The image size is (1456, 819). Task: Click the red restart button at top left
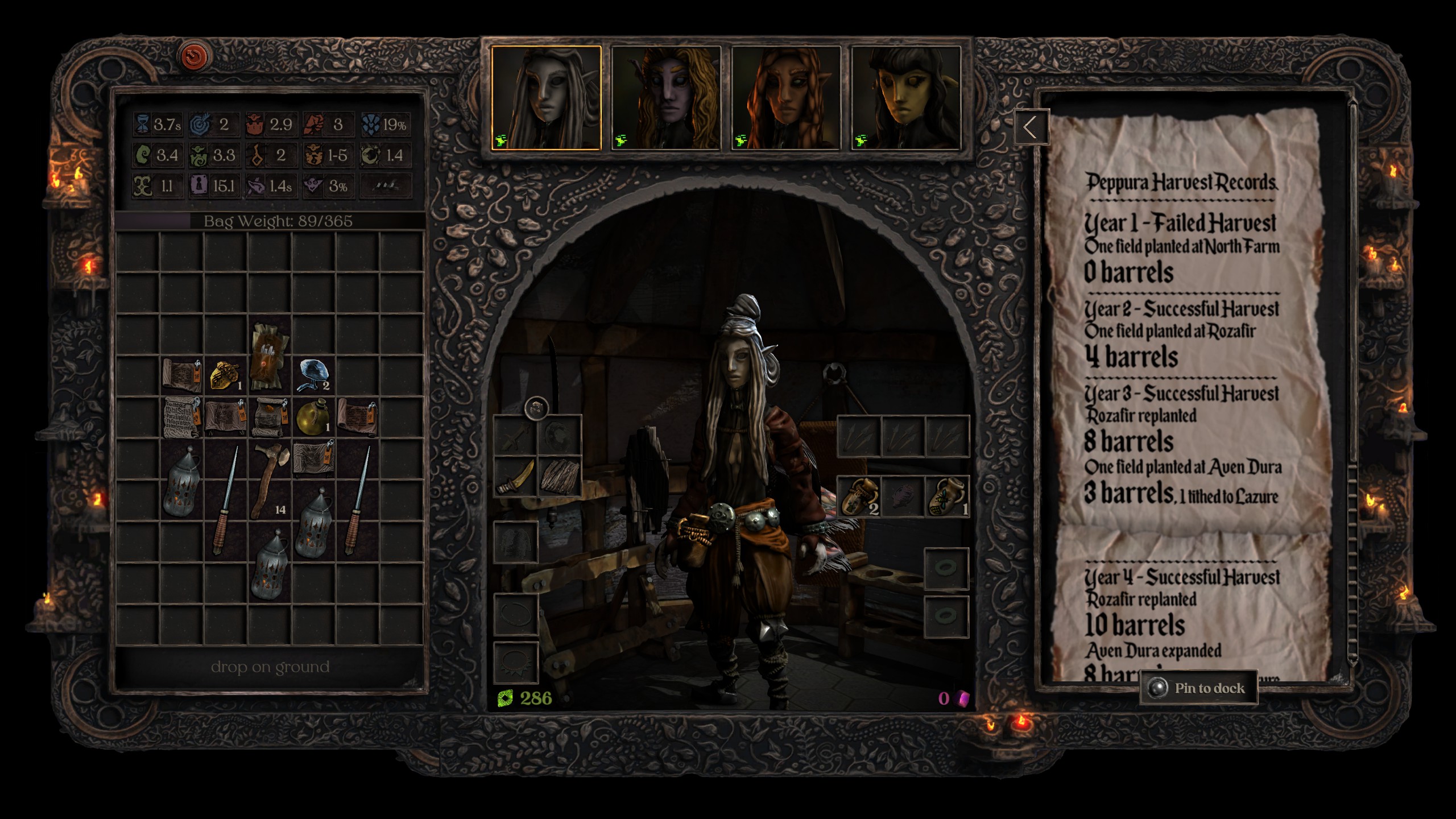[x=193, y=55]
